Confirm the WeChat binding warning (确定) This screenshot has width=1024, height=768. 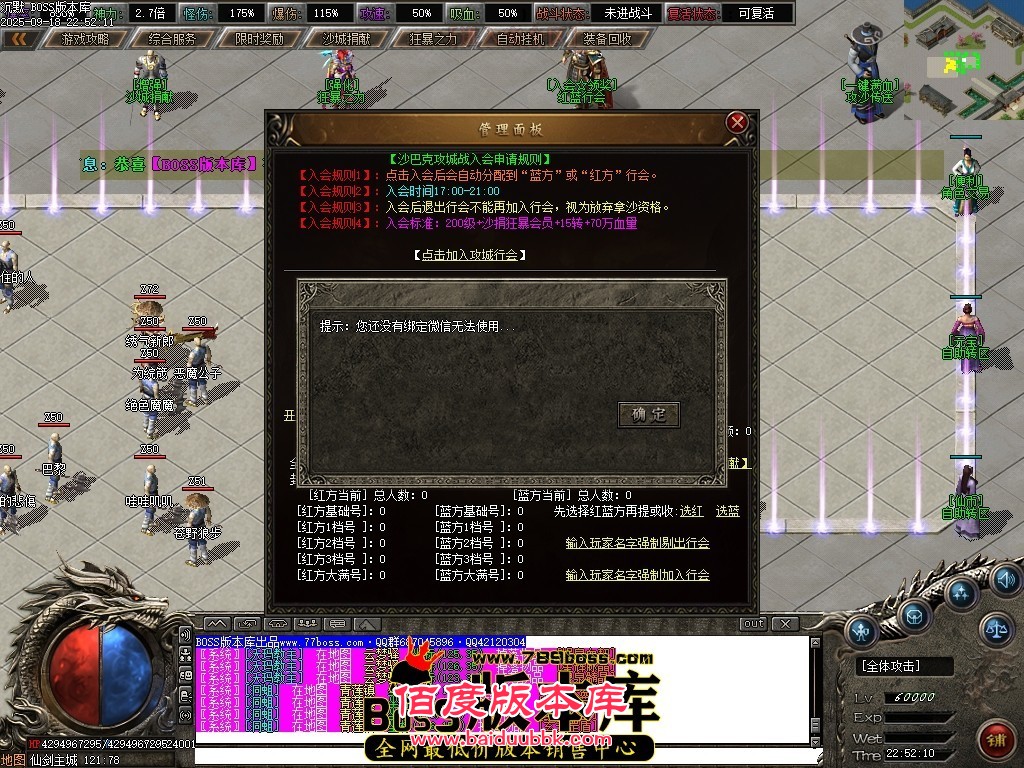click(649, 415)
